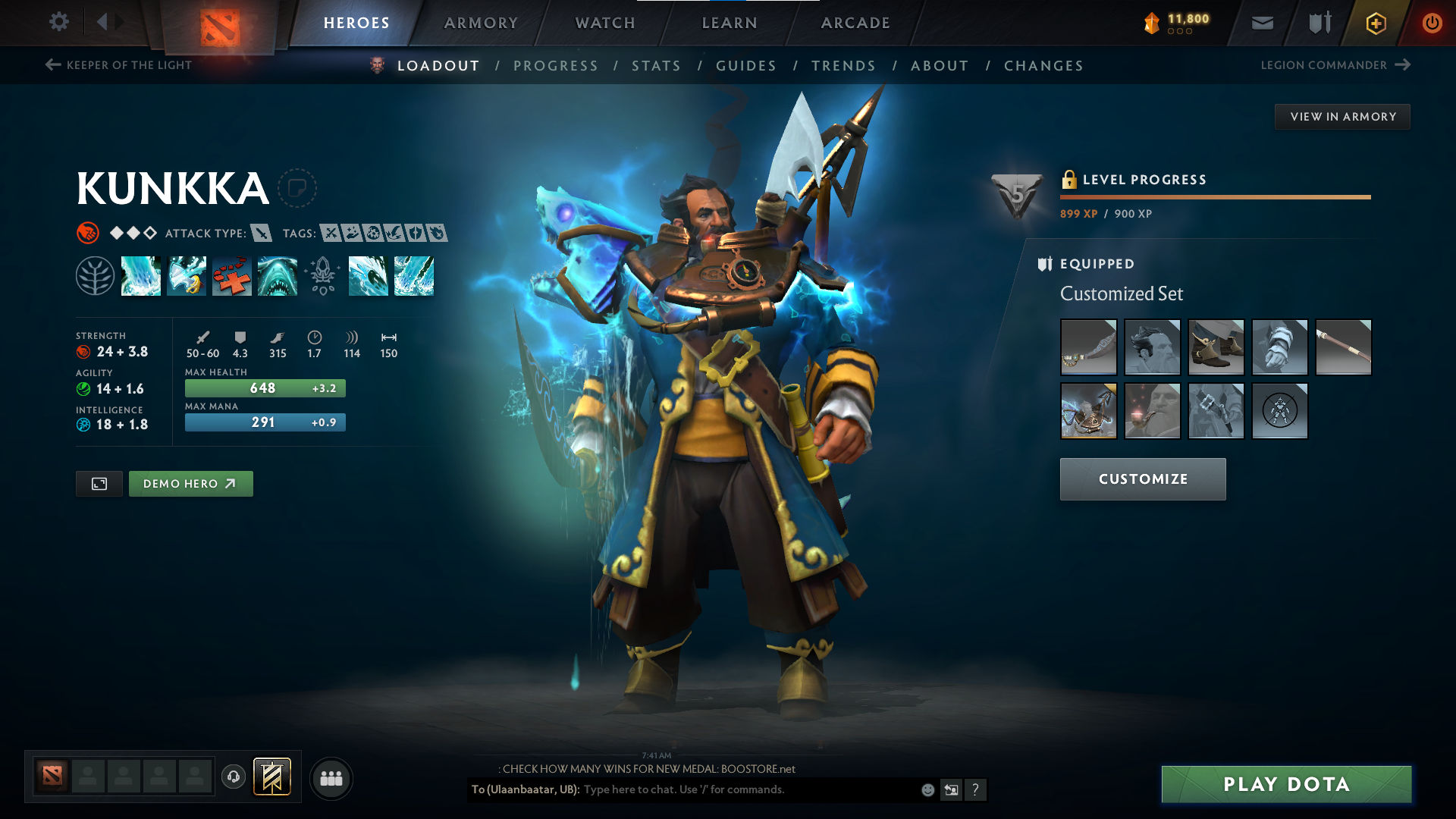Open Kunkka's talent tree icon

[96, 277]
